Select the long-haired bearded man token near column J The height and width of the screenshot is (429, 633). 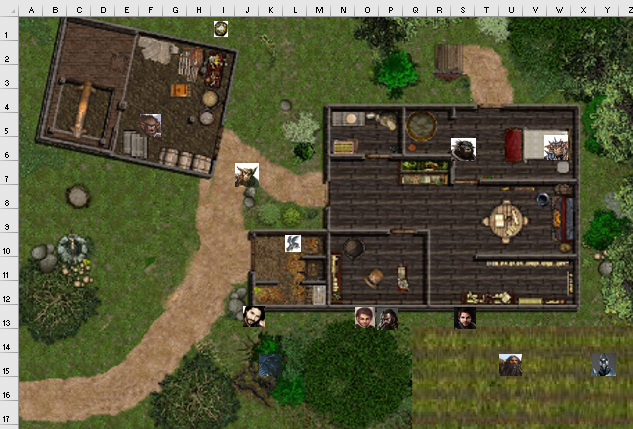click(255, 317)
